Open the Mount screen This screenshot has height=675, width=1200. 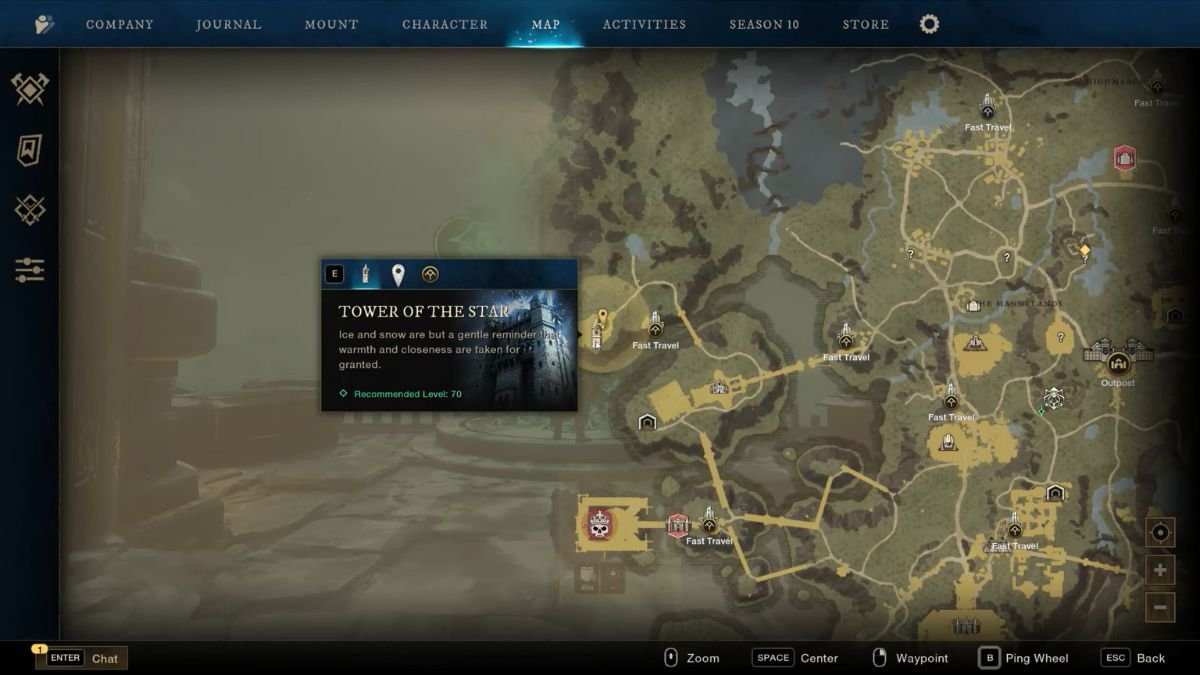click(x=332, y=24)
